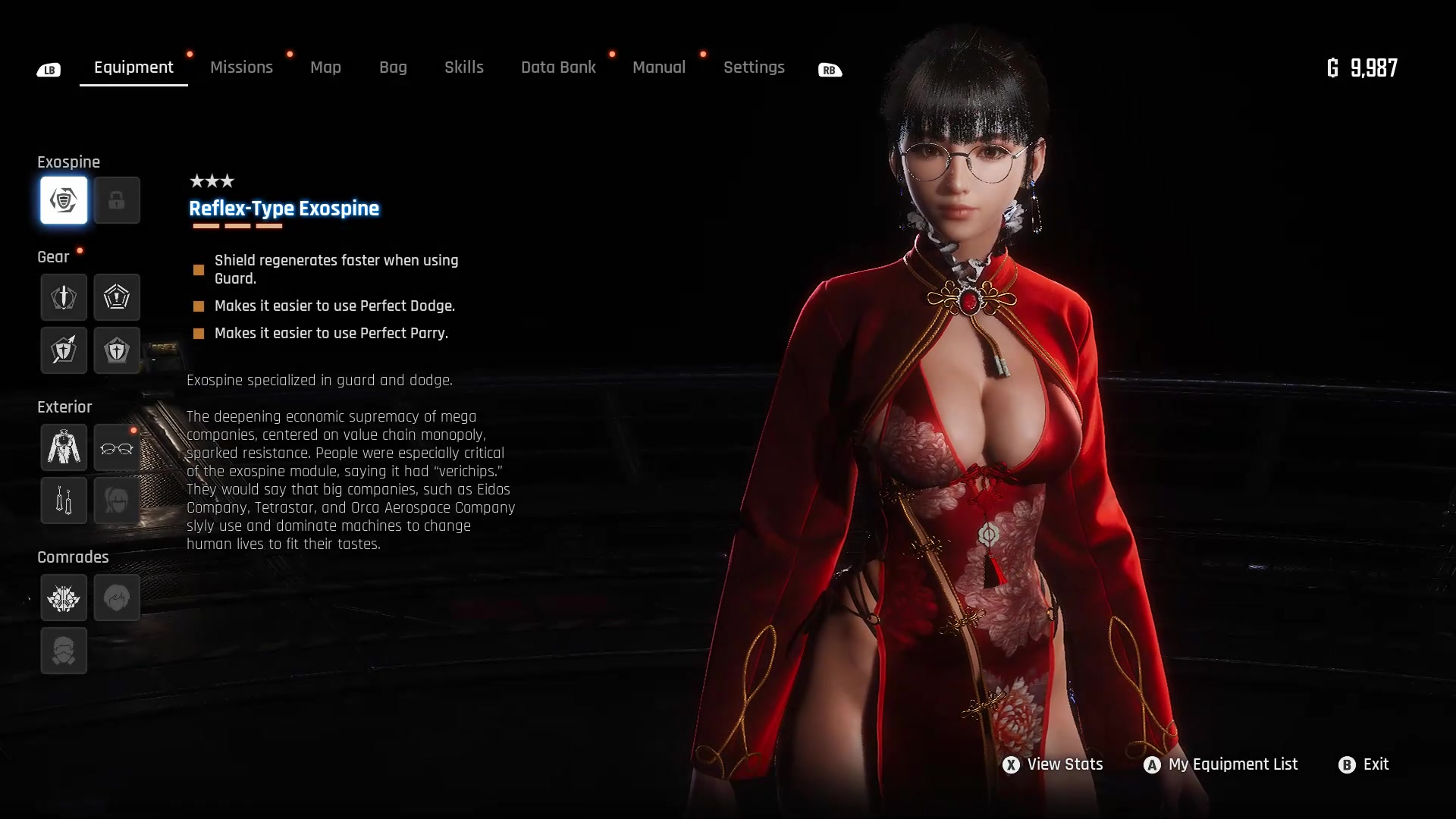Open the outfit slot under Exterior
Image resolution: width=1456 pixels, height=819 pixels.
click(x=64, y=447)
